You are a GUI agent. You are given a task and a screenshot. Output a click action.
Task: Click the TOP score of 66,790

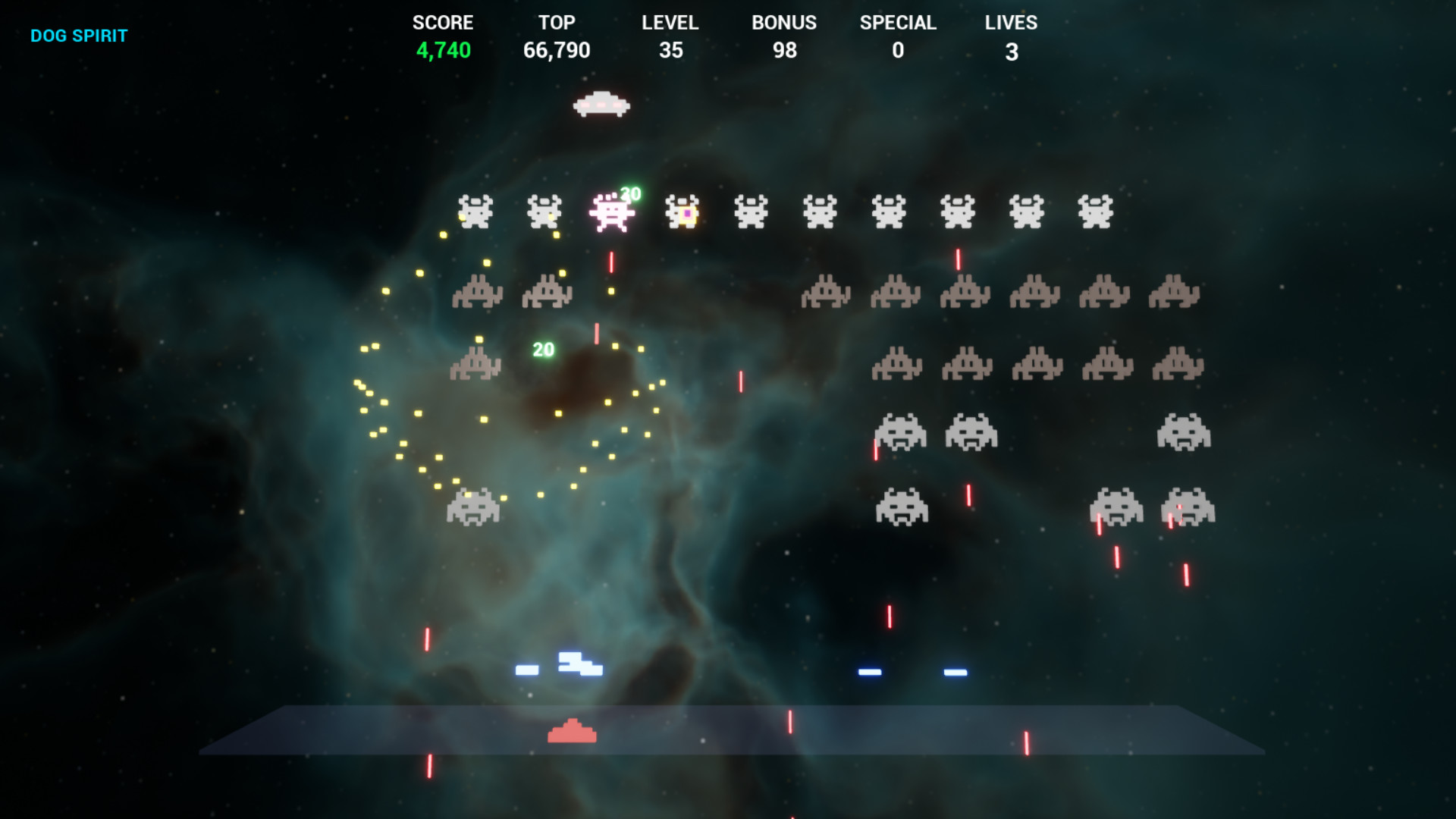point(557,51)
